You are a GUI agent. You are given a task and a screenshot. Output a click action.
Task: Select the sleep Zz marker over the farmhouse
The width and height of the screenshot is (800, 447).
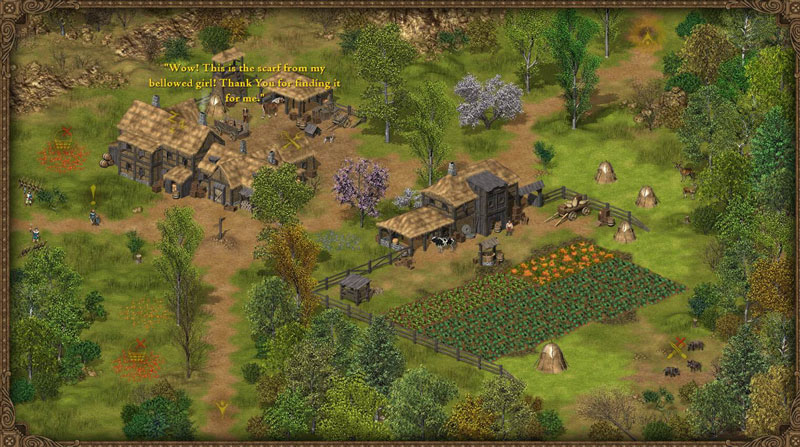point(173,118)
